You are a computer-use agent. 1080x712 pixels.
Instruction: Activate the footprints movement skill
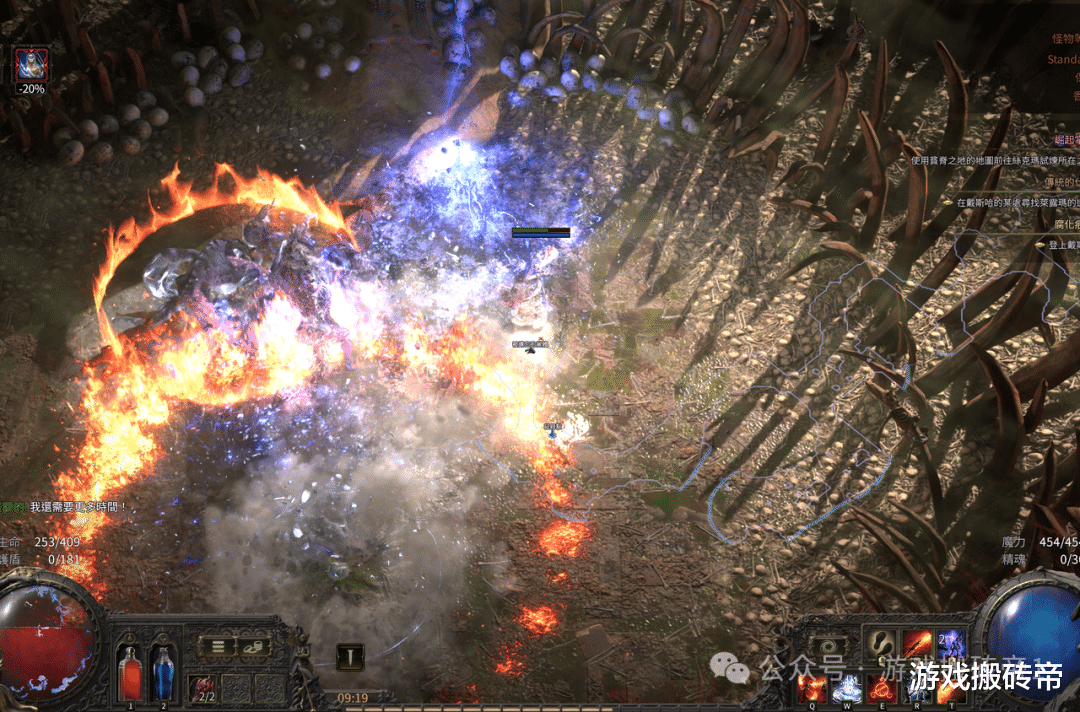[882, 643]
